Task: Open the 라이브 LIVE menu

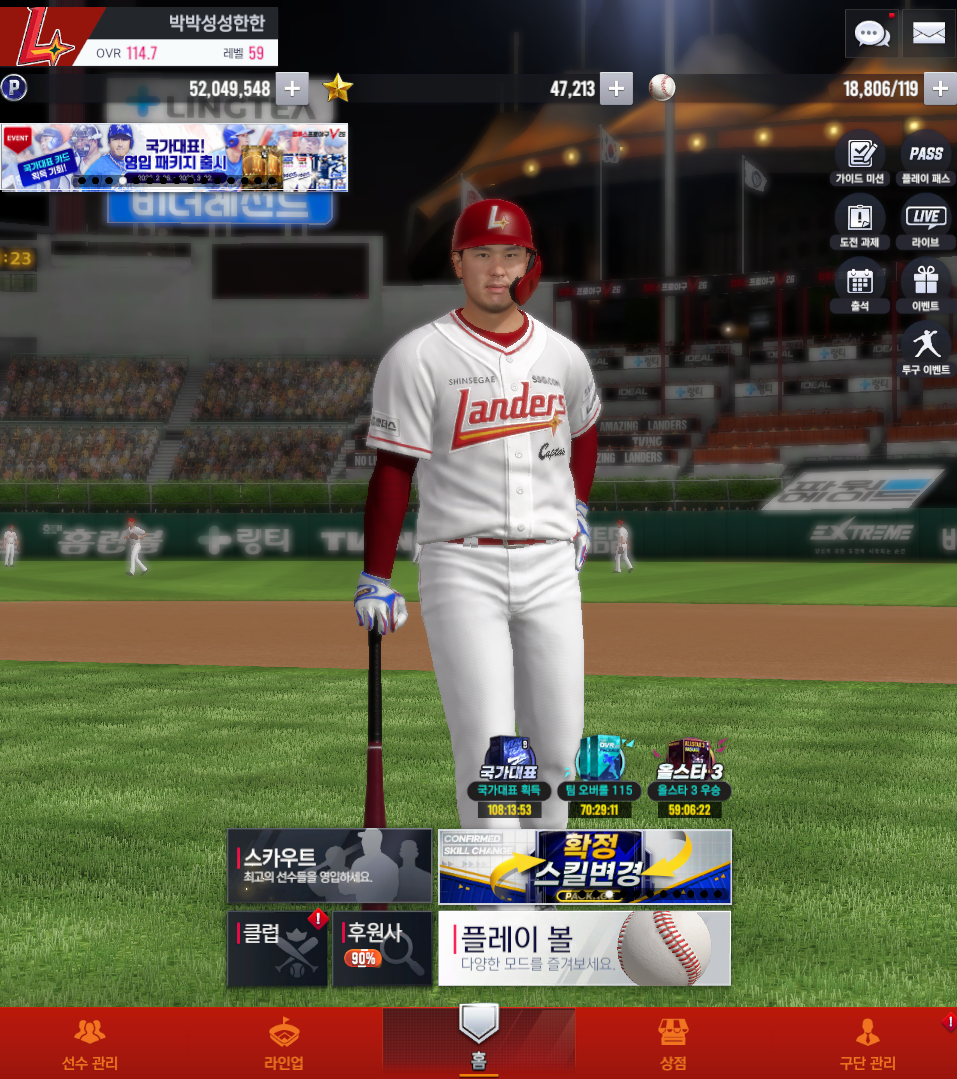Action: pyautogui.click(x=926, y=223)
